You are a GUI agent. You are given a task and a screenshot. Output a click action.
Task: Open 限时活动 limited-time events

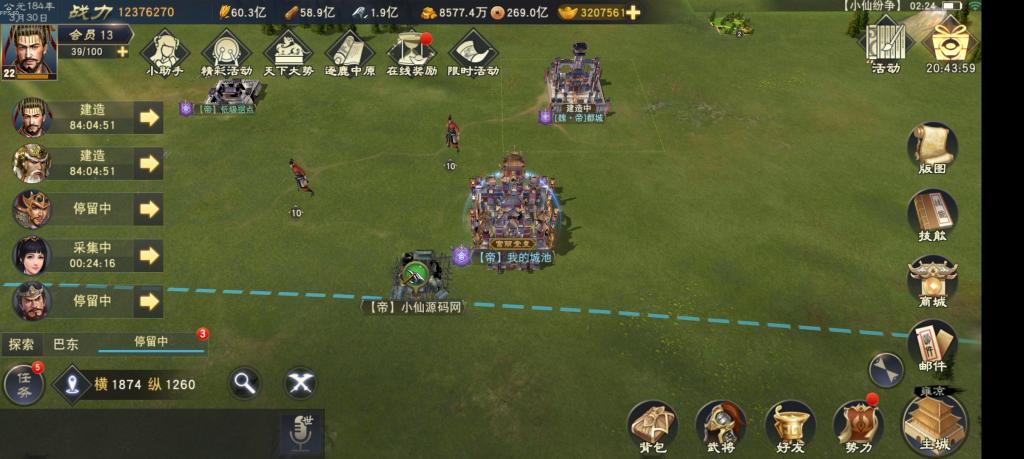[474, 52]
